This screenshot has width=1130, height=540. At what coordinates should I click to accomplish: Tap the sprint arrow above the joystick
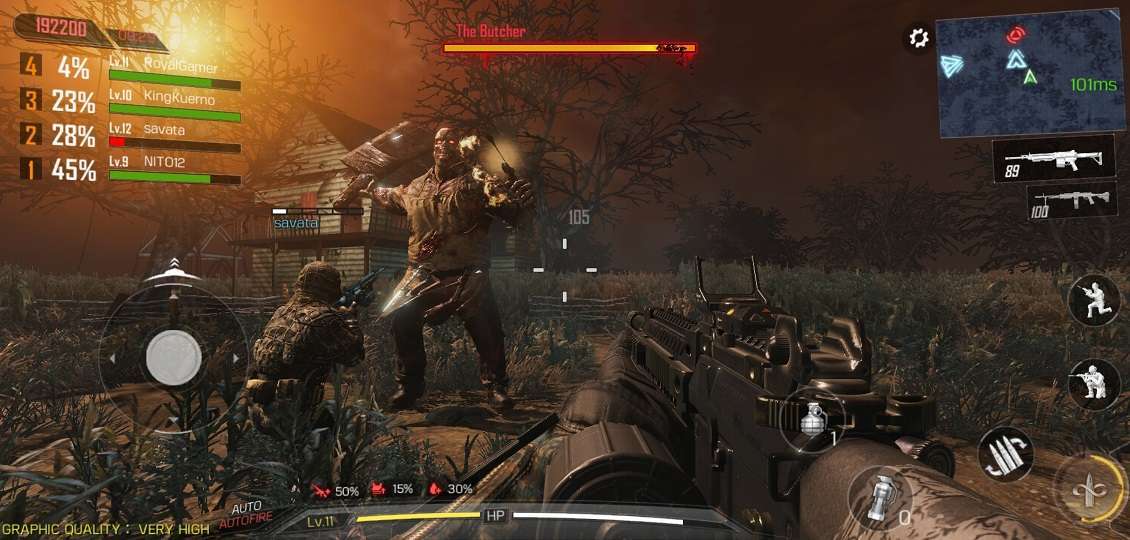(x=174, y=268)
